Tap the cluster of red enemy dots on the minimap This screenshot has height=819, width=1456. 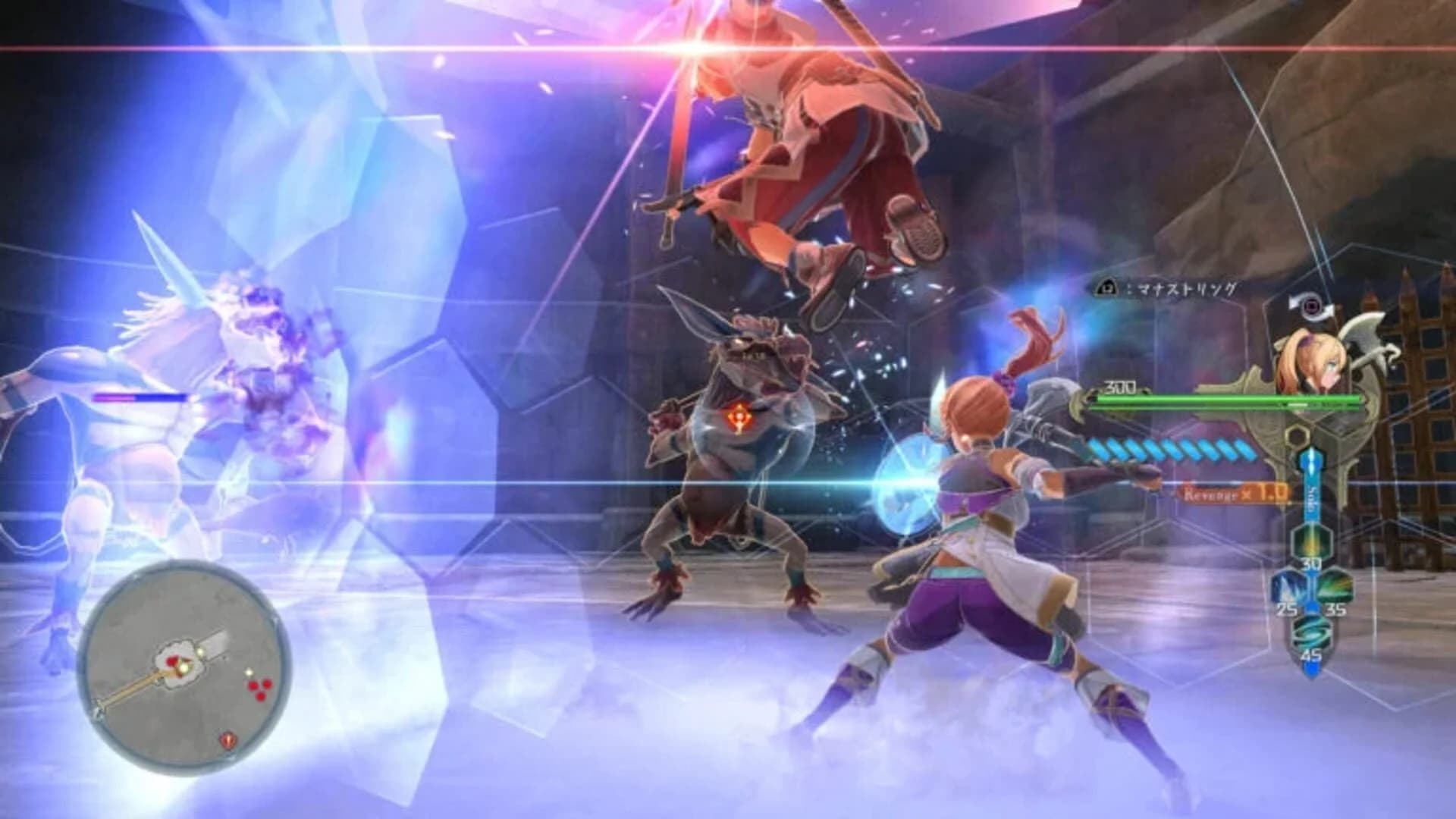(x=259, y=687)
